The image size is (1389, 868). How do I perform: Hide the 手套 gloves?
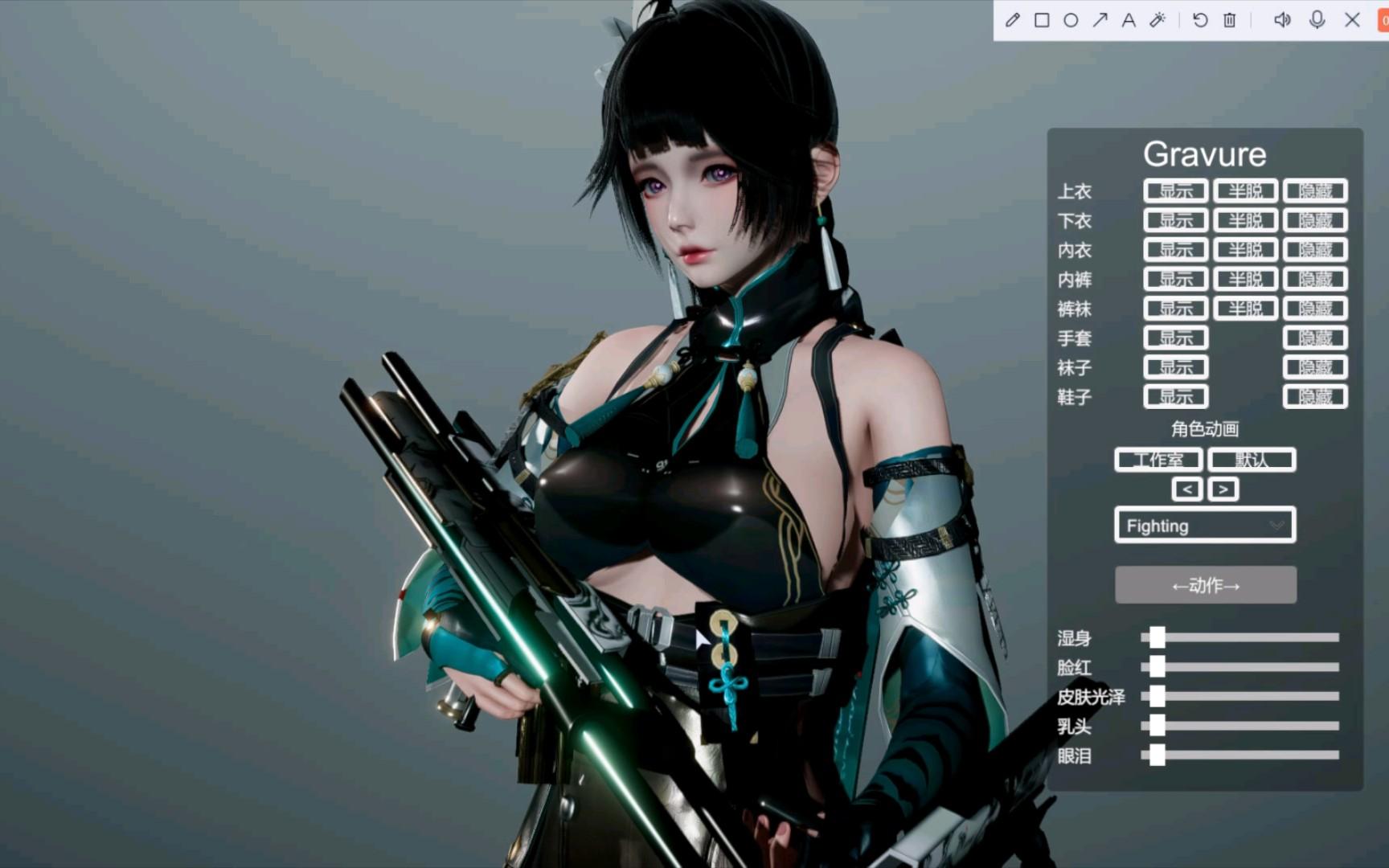(1315, 338)
